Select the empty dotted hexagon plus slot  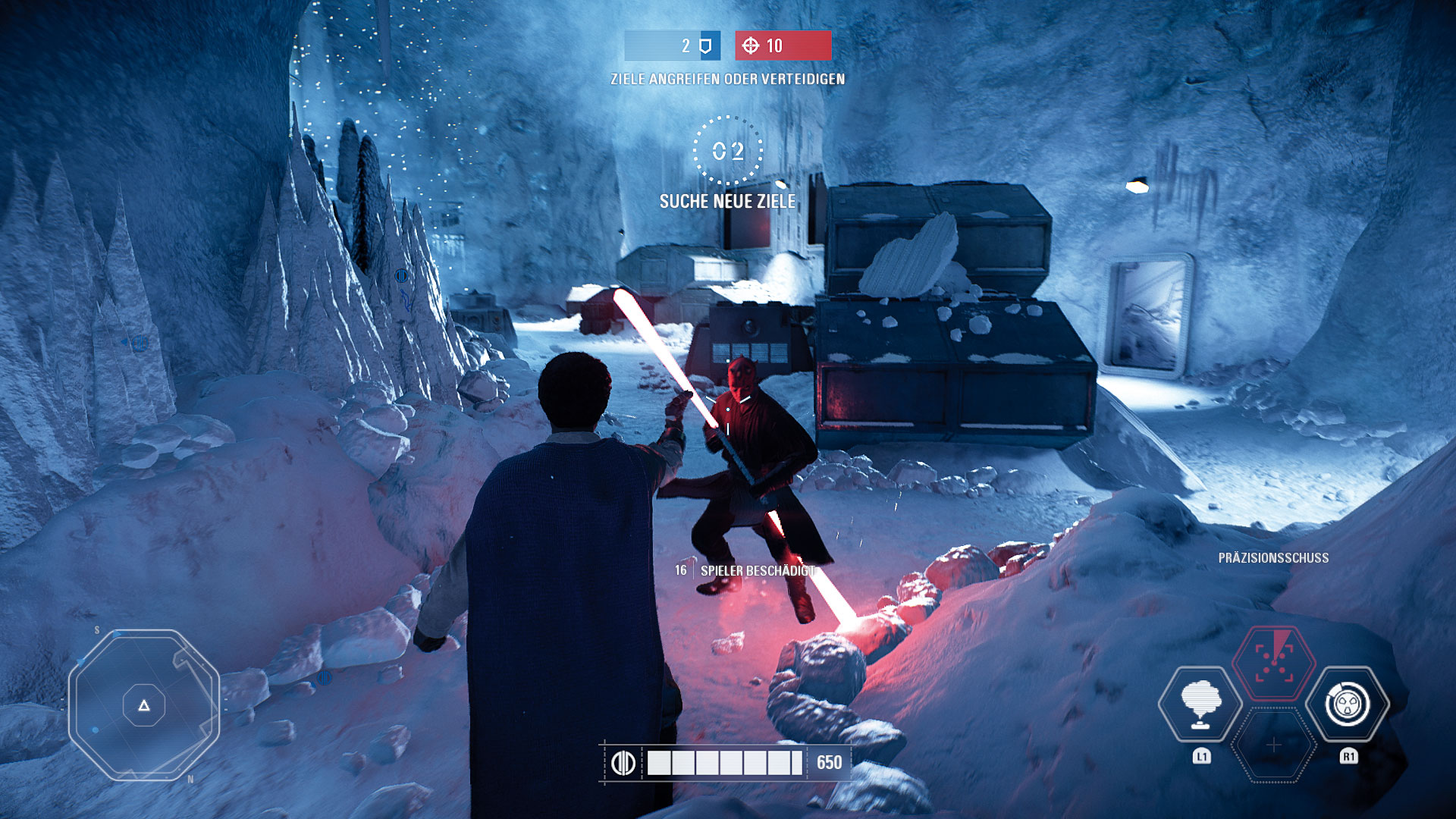coord(1274,745)
